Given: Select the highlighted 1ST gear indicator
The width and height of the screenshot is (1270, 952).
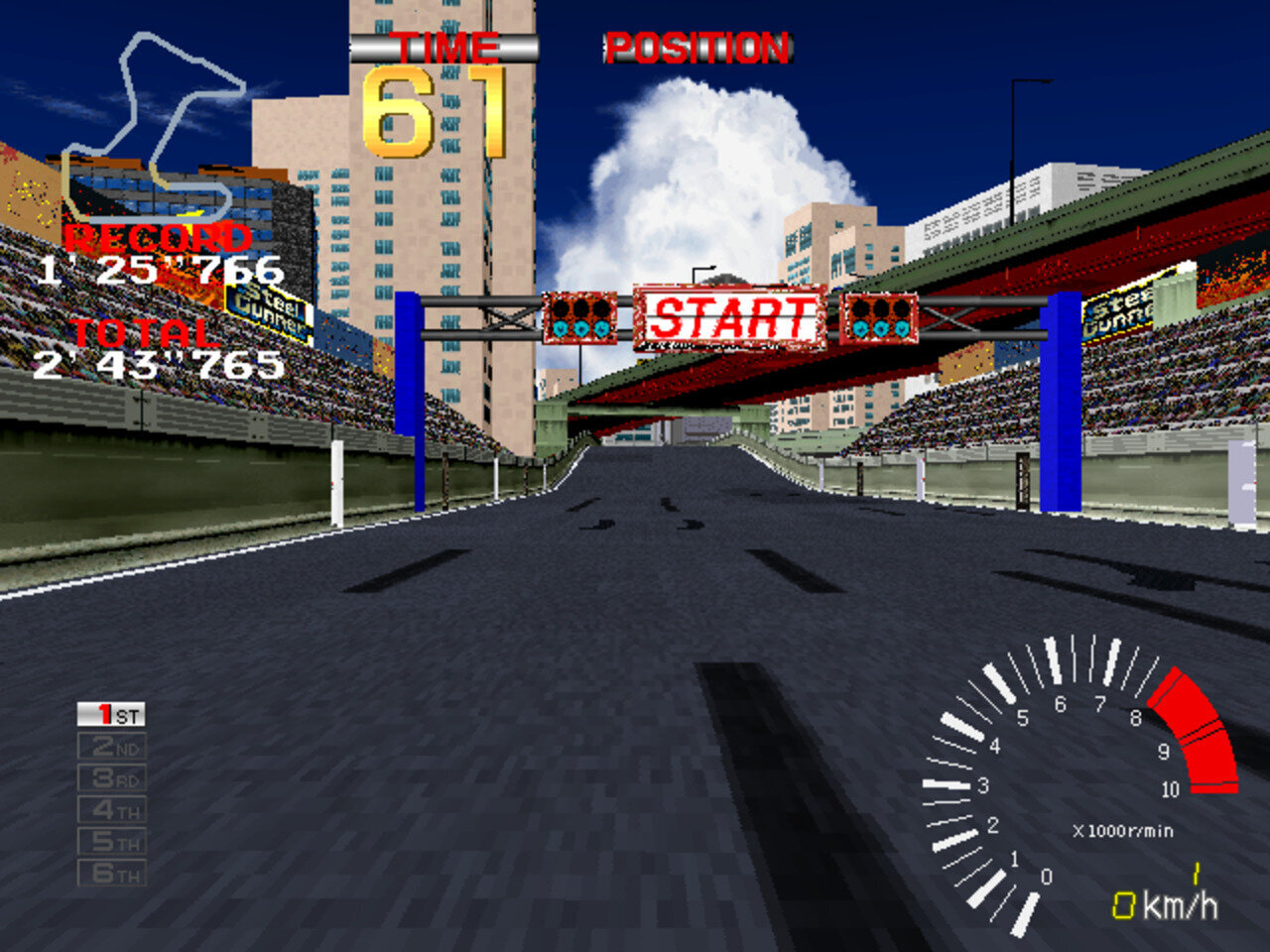Looking at the screenshot, I should tap(112, 714).
